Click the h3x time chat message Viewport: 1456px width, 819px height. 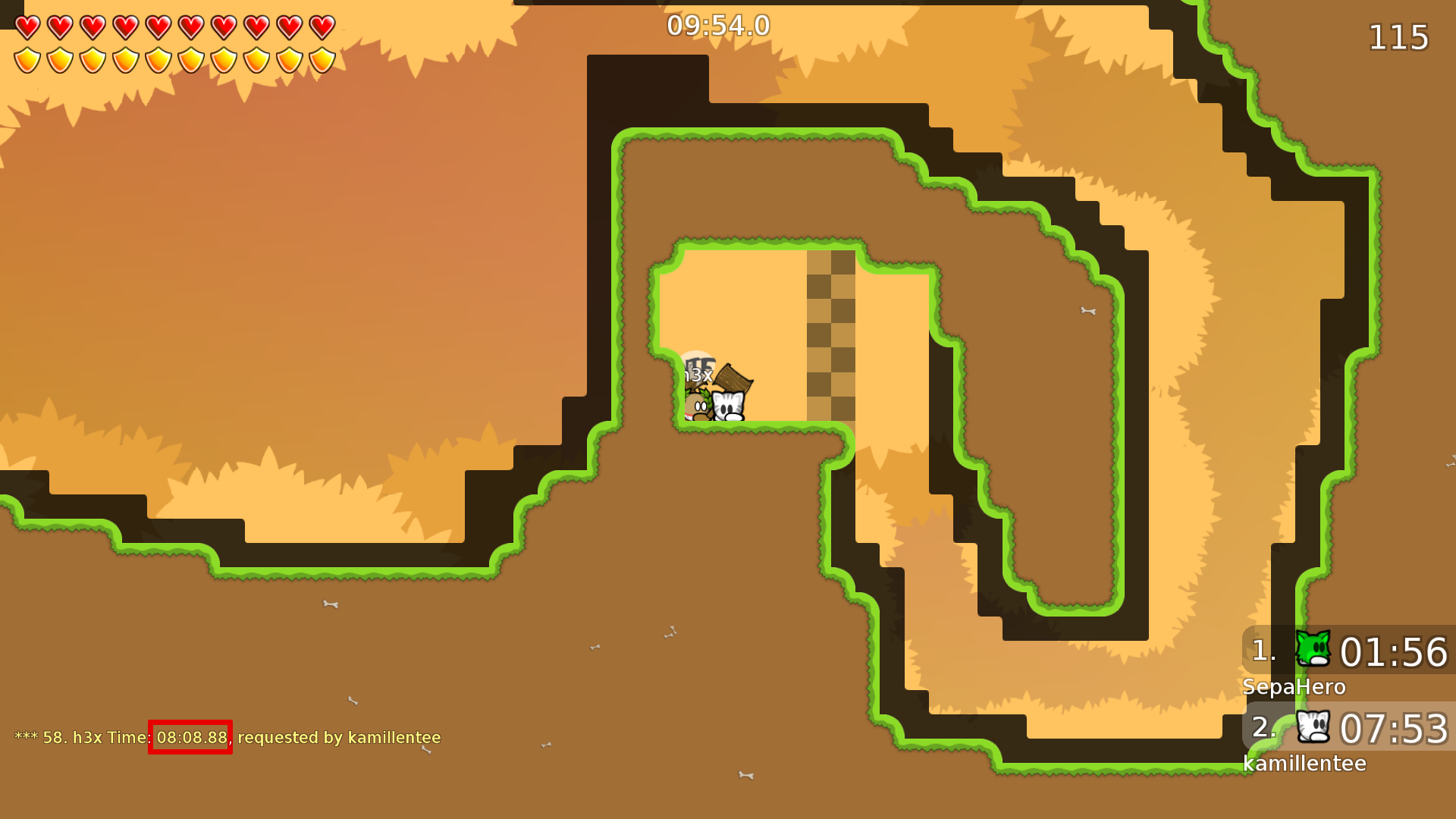pyautogui.click(x=227, y=738)
